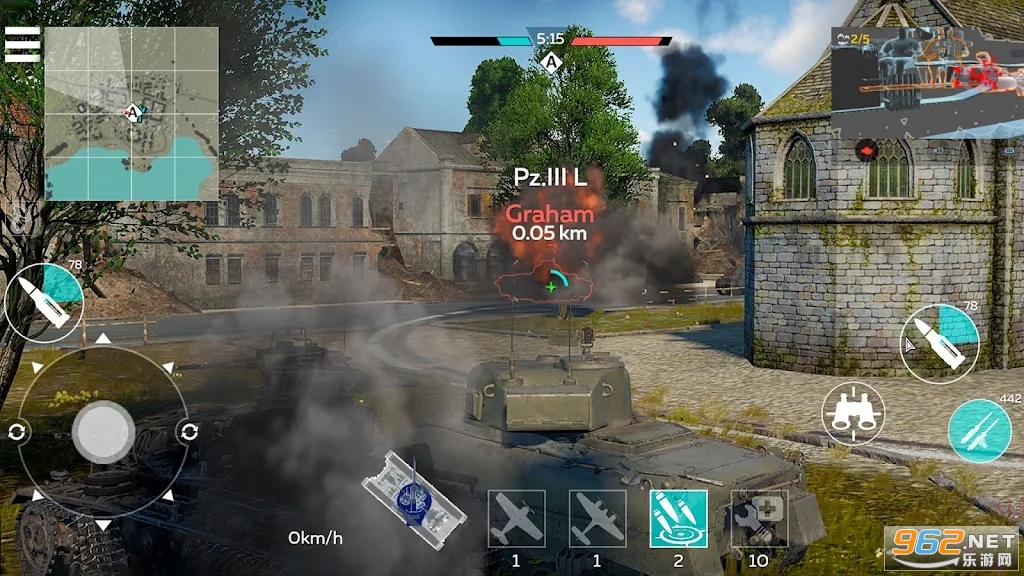Open the x-ray crew damage panel
1024x576 pixels.
926,83
